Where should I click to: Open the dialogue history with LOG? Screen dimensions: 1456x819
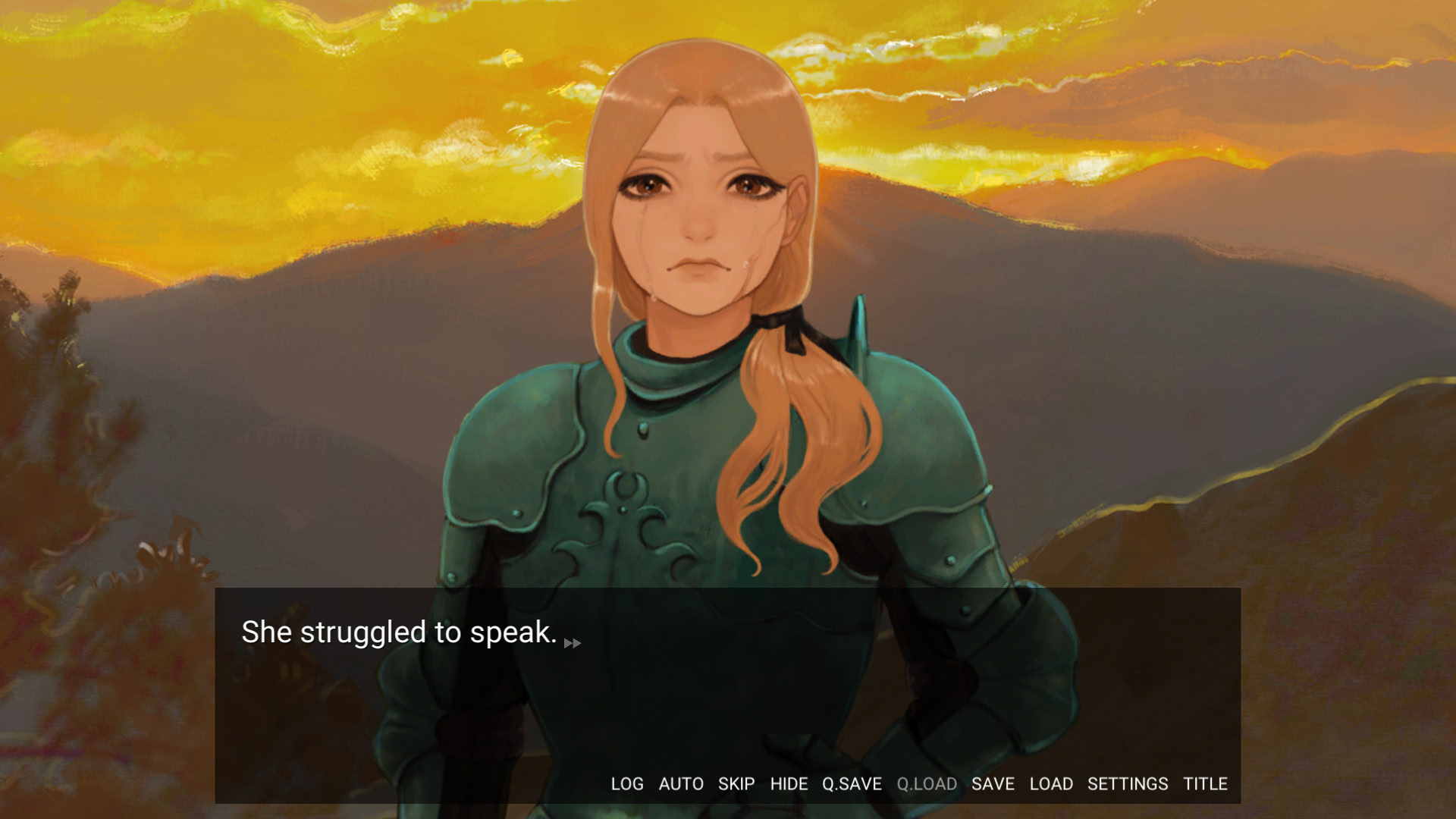pos(627,784)
